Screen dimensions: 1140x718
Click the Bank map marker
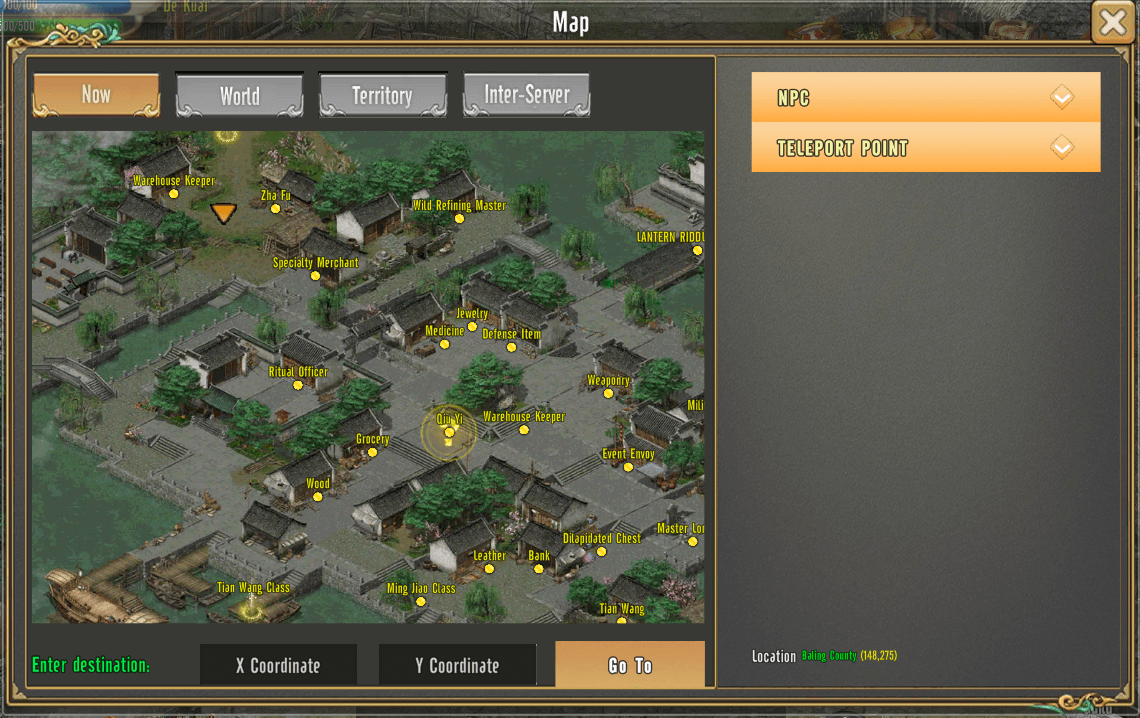pyautogui.click(x=539, y=569)
